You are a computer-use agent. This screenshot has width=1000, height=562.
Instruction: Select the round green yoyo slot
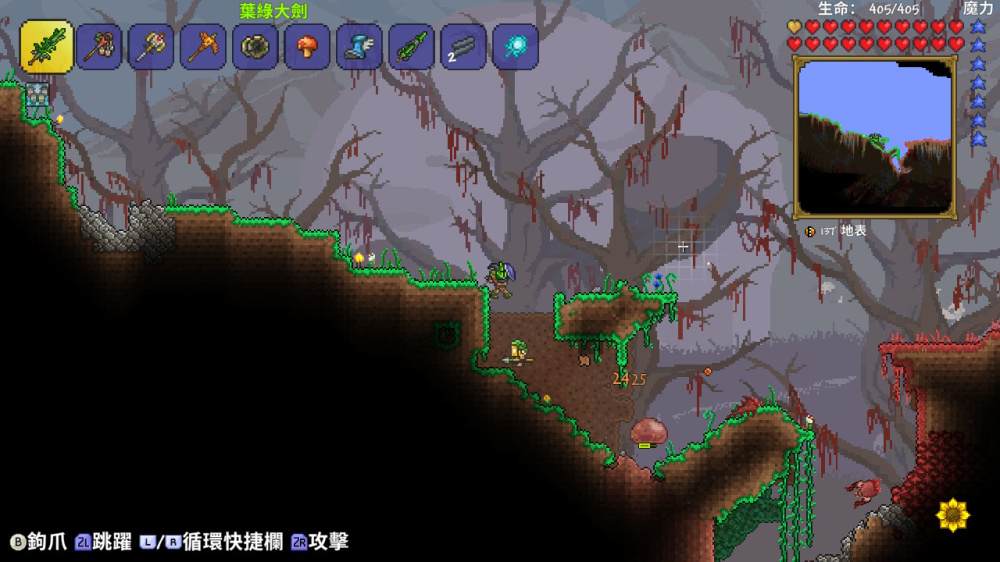[256, 47]
